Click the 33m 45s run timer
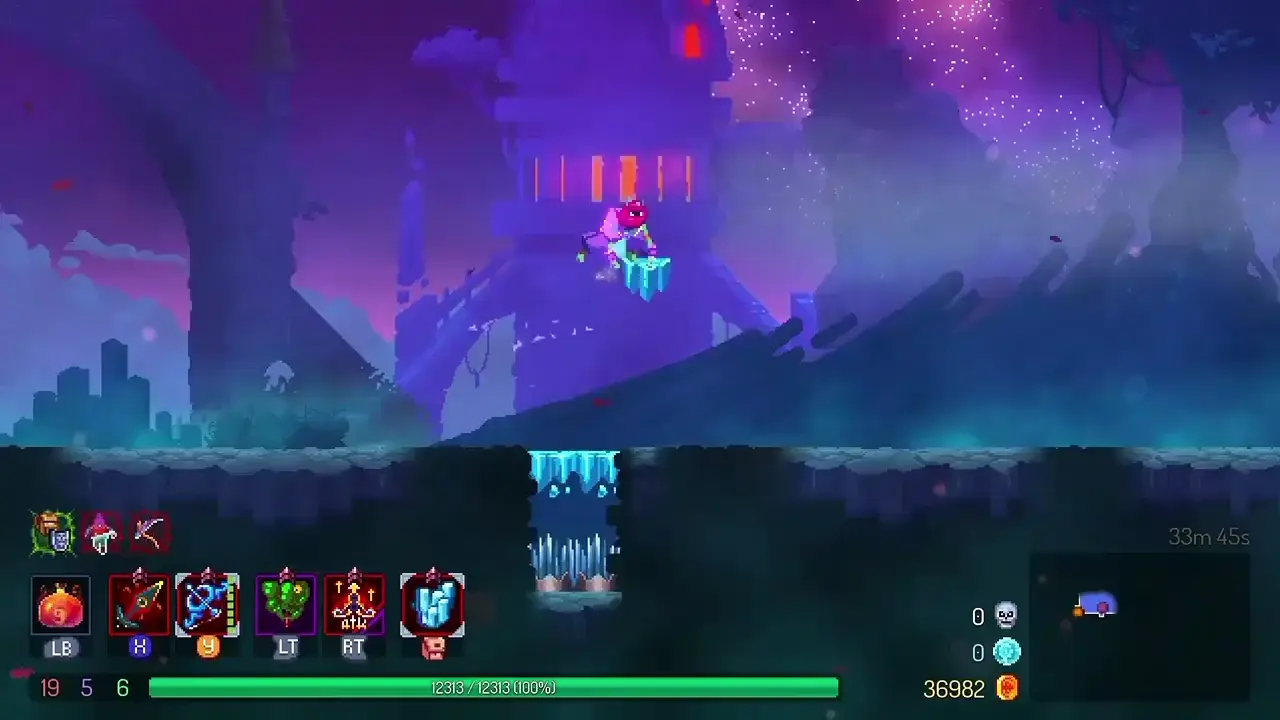The image size is (1280, 720). (x=1208, y=538)
